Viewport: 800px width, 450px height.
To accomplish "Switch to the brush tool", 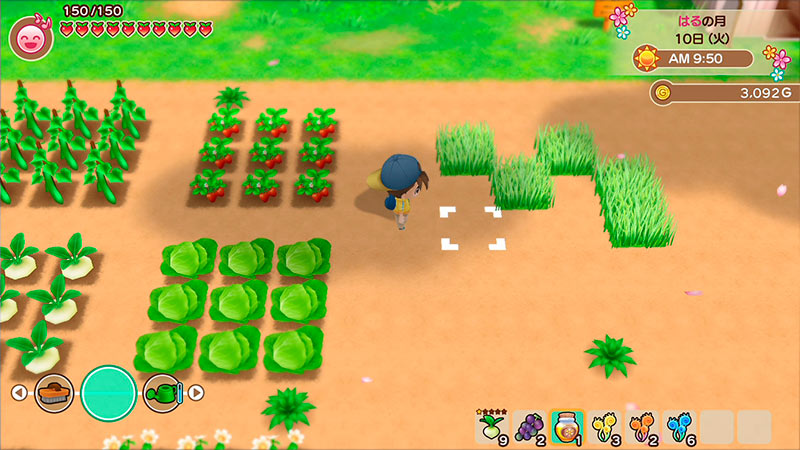I will tap(54, 392).
